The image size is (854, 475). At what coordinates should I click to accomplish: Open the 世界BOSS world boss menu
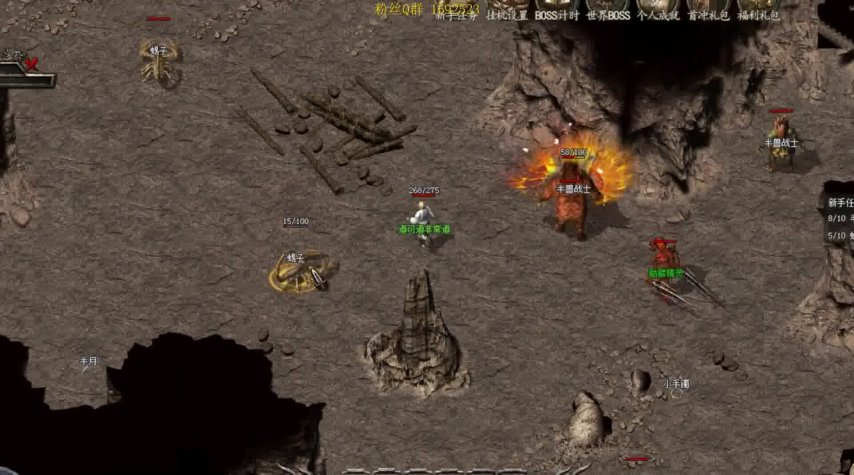(608, 15)
